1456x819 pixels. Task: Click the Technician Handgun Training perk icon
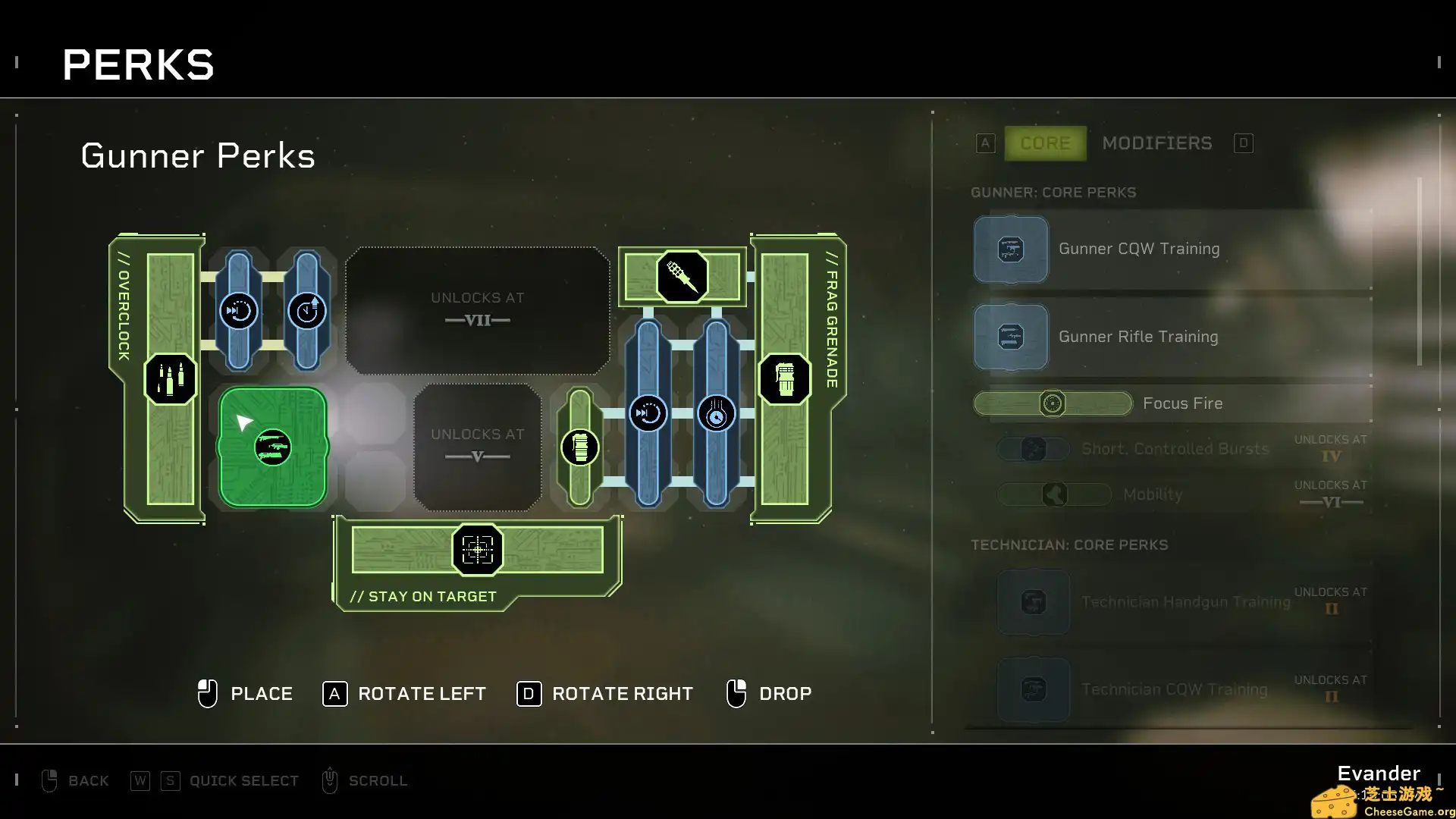(1033, 601)
